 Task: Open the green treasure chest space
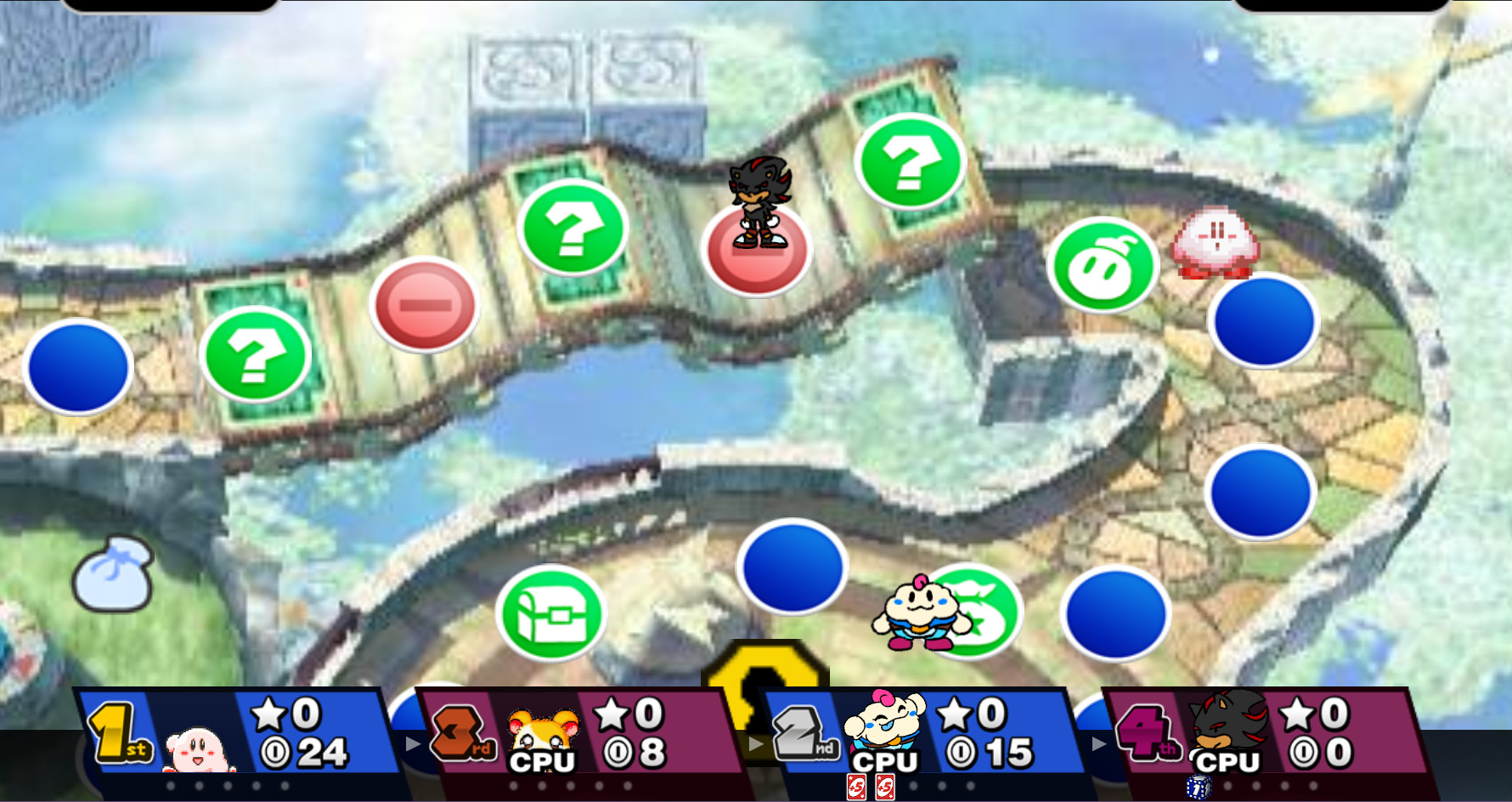[x=550, y=613]
